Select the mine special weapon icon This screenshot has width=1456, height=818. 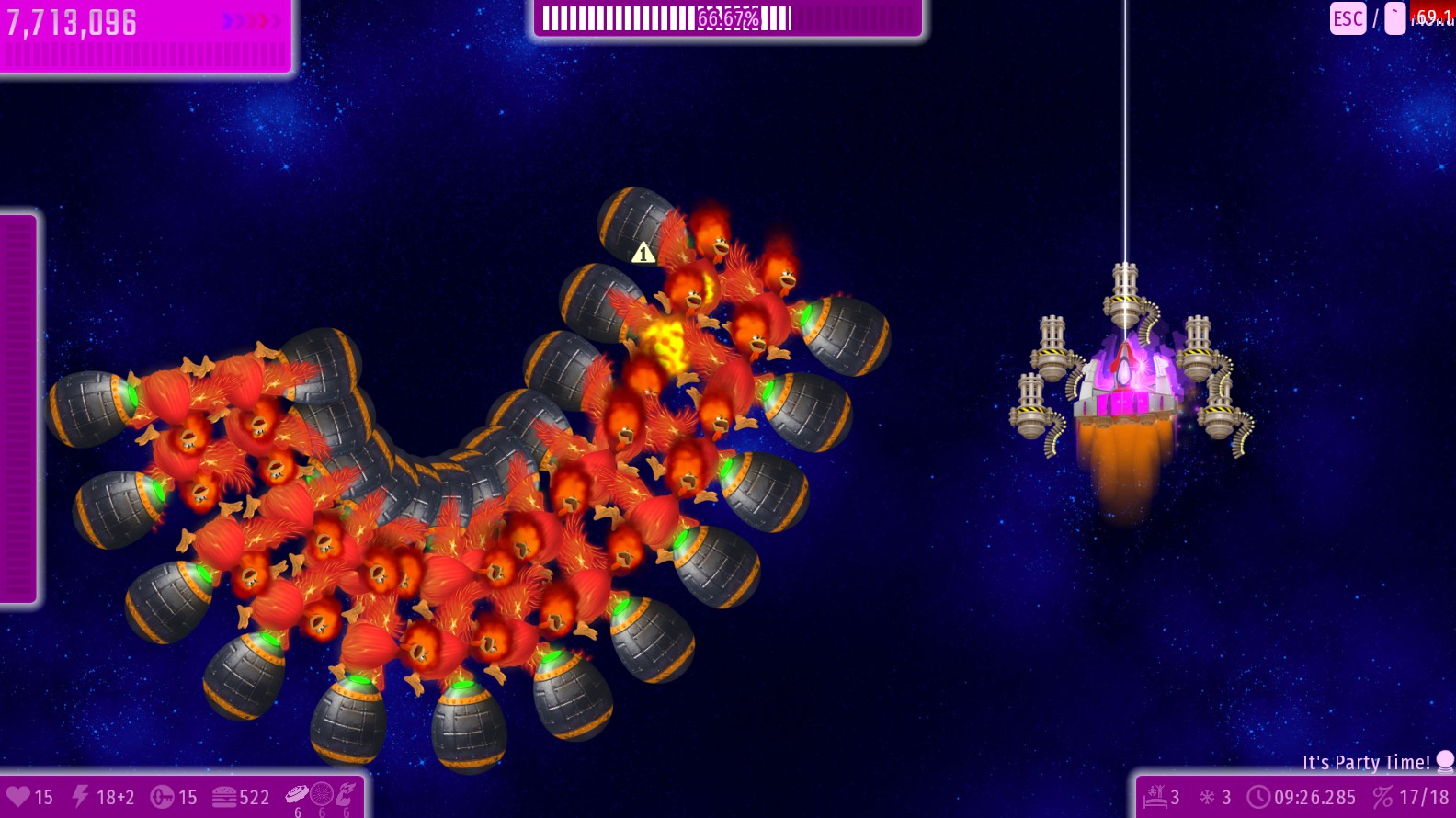(297, 794)
